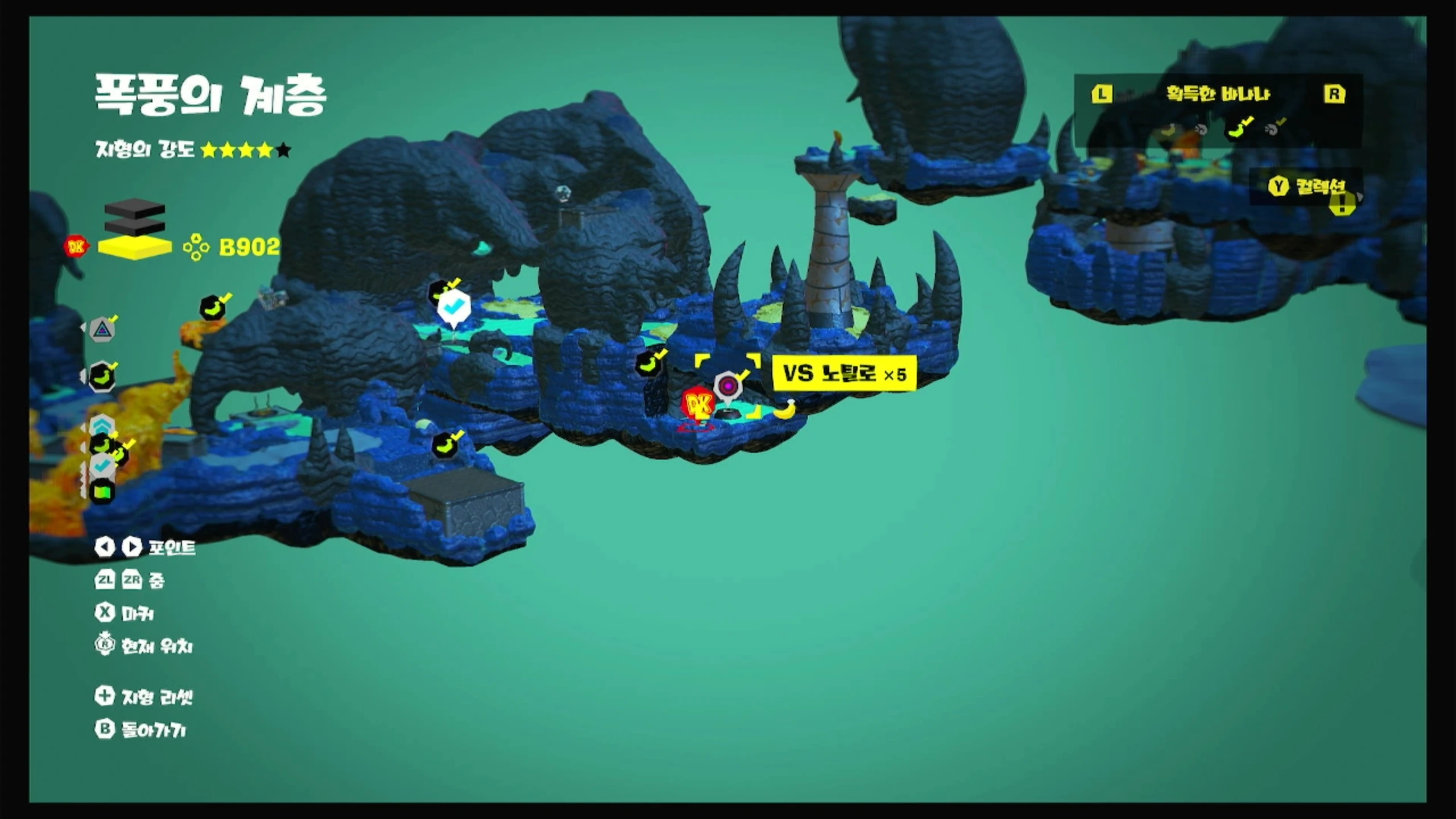The image size is (1456, 819).
Task: Choose 돌아가기 to go back
Action: [141, 730]
